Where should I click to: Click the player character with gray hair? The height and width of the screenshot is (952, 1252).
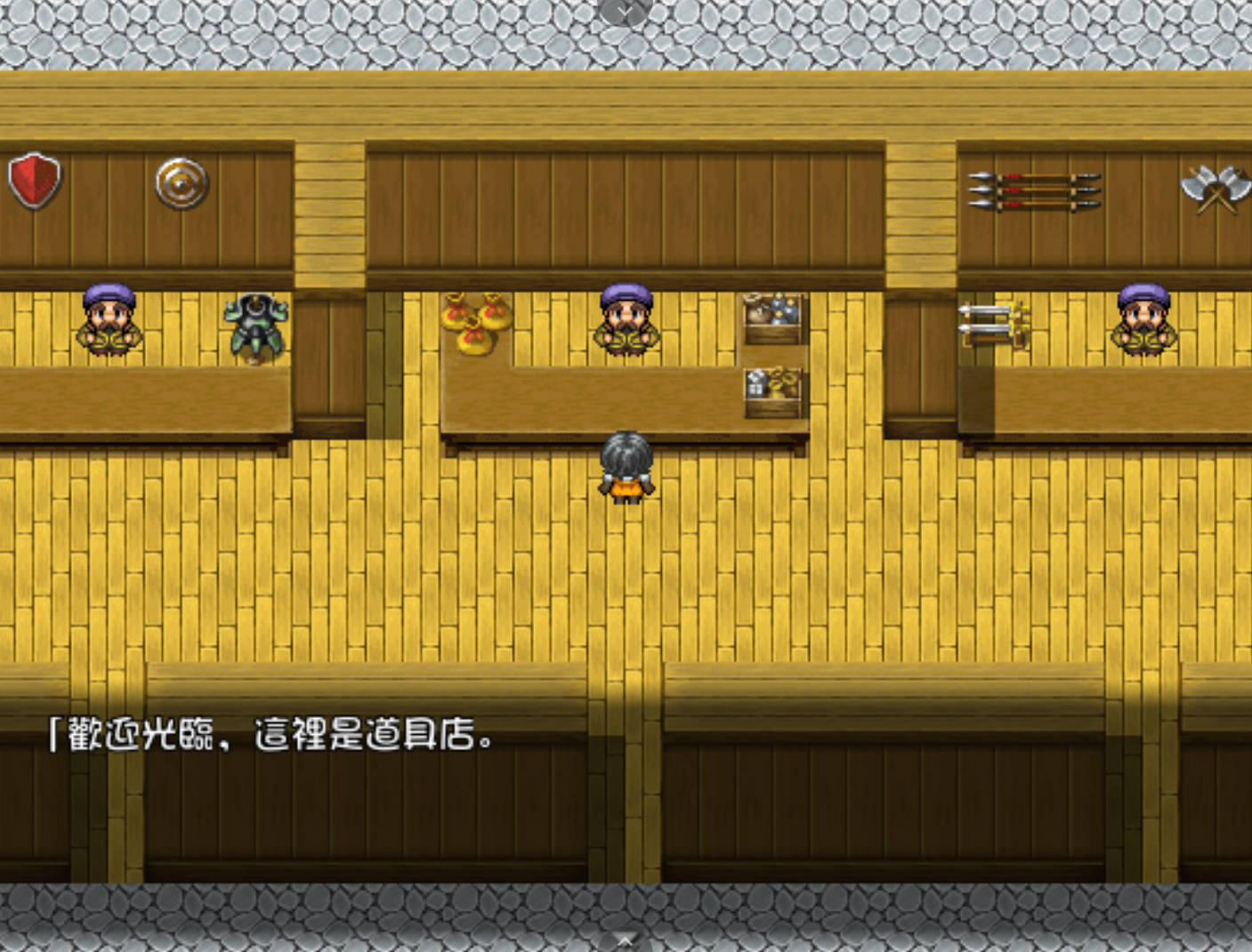coord(628,467)
